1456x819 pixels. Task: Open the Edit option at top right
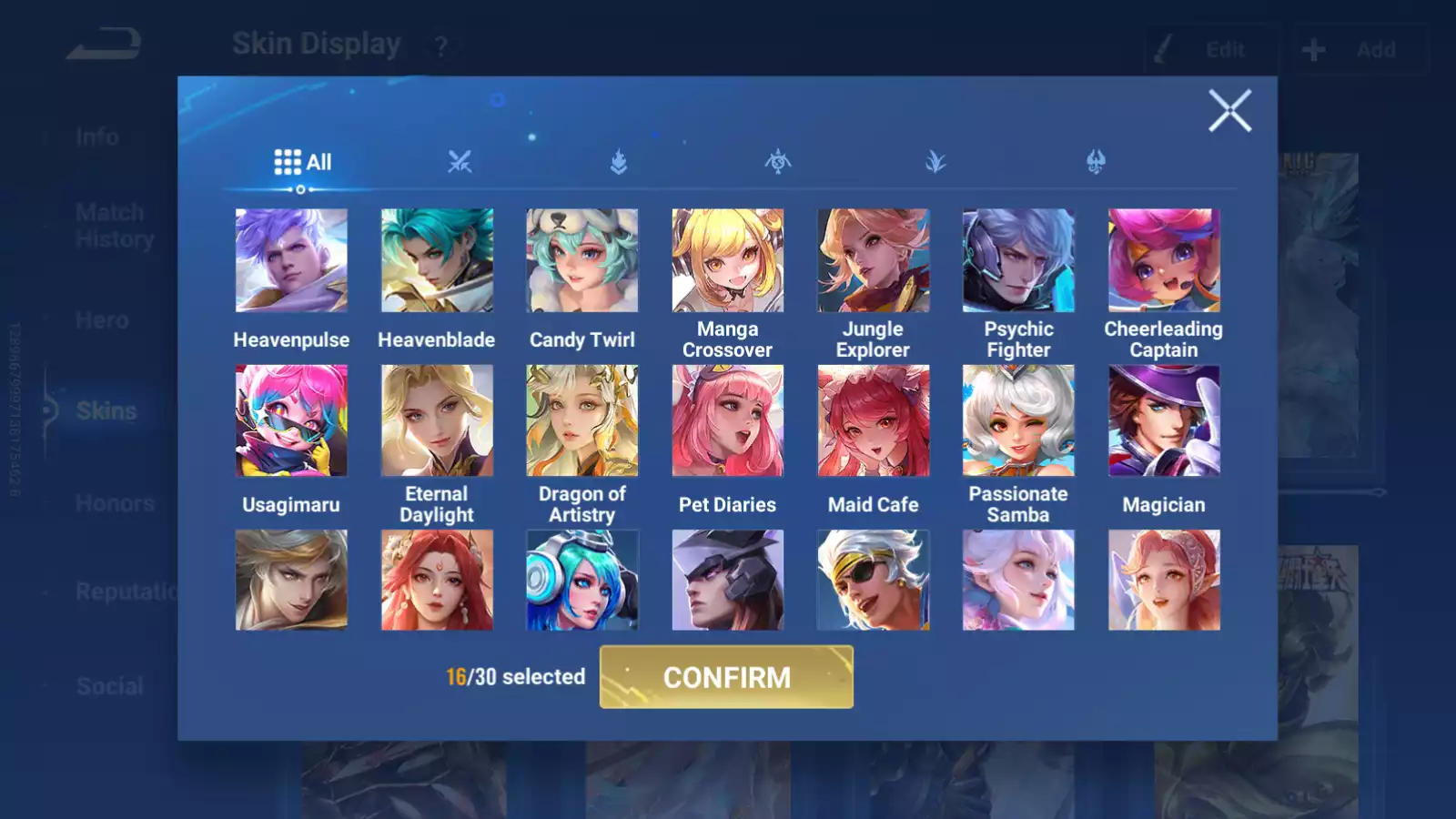(x=1210, y=50)
